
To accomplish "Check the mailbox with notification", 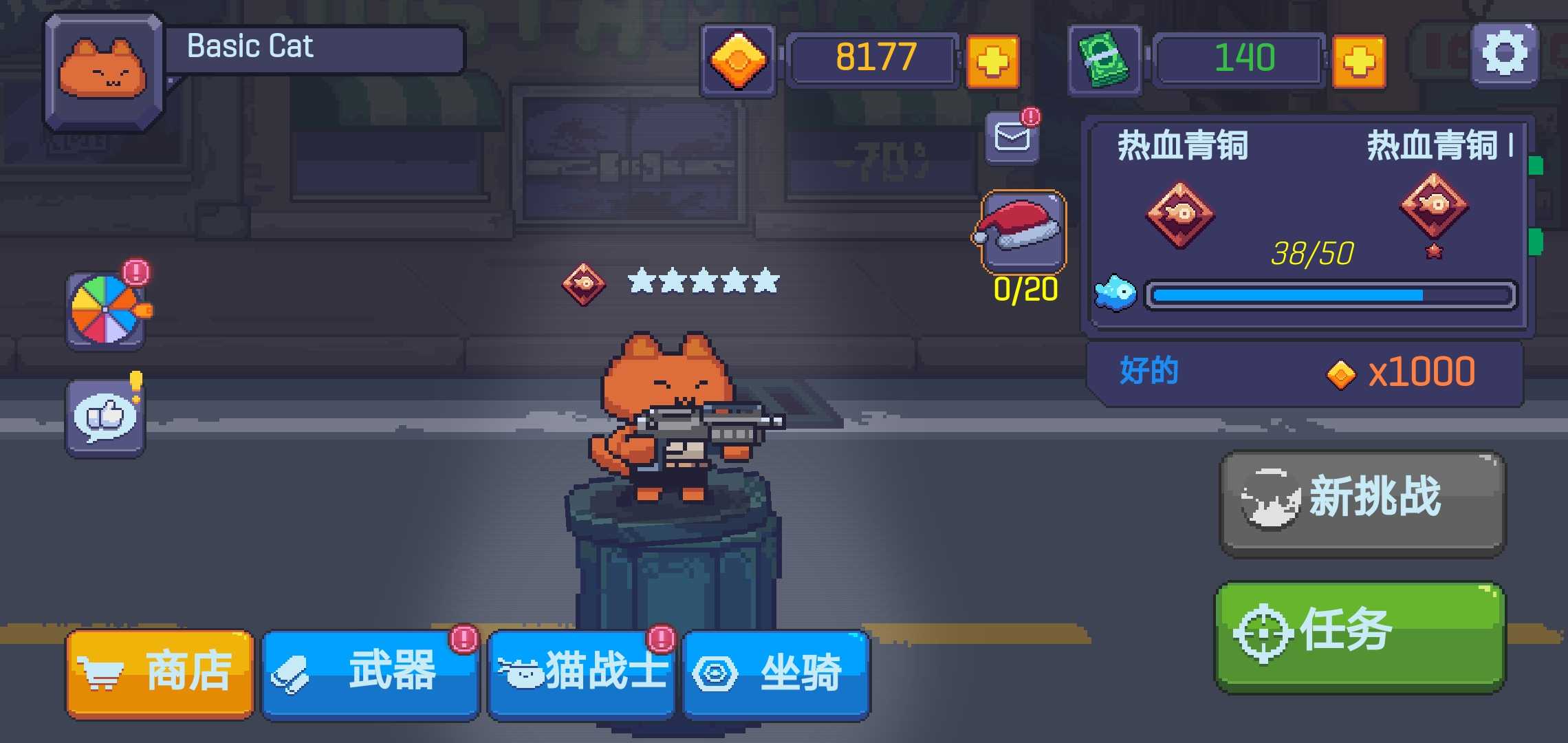I will 1011,138.
